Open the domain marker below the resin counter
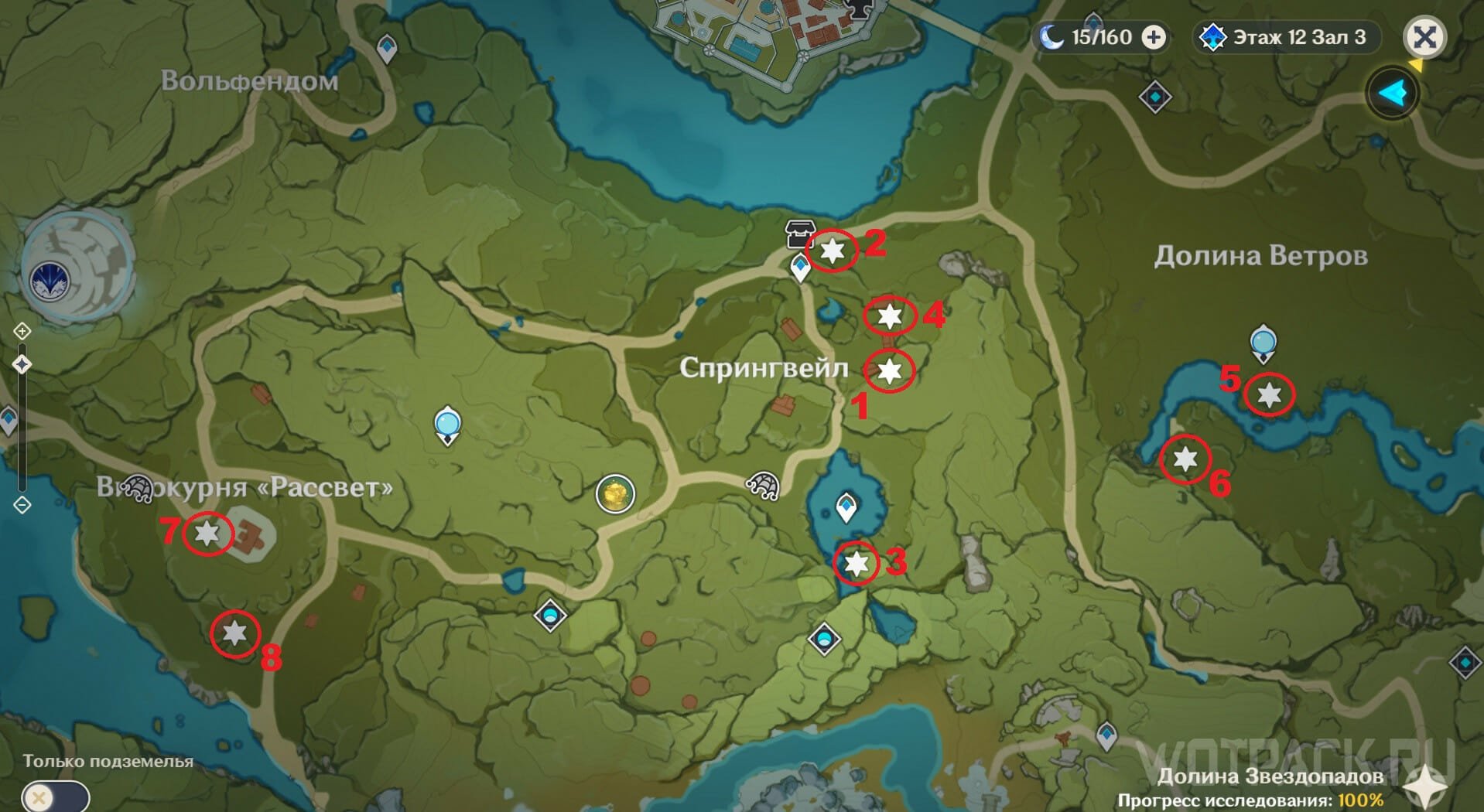 click(x=1155, y=97)
